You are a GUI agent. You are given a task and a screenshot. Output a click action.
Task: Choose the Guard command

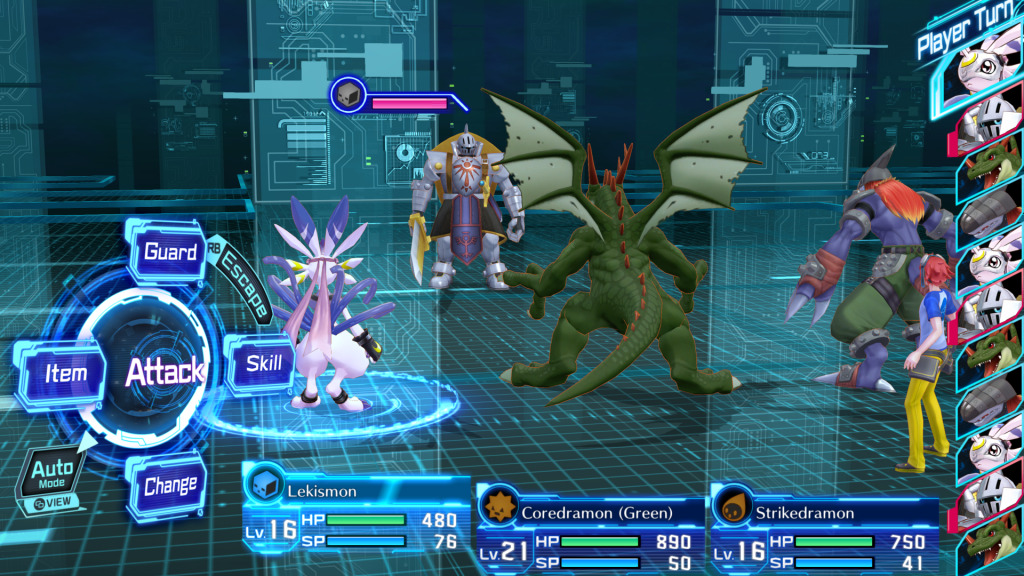170,252
